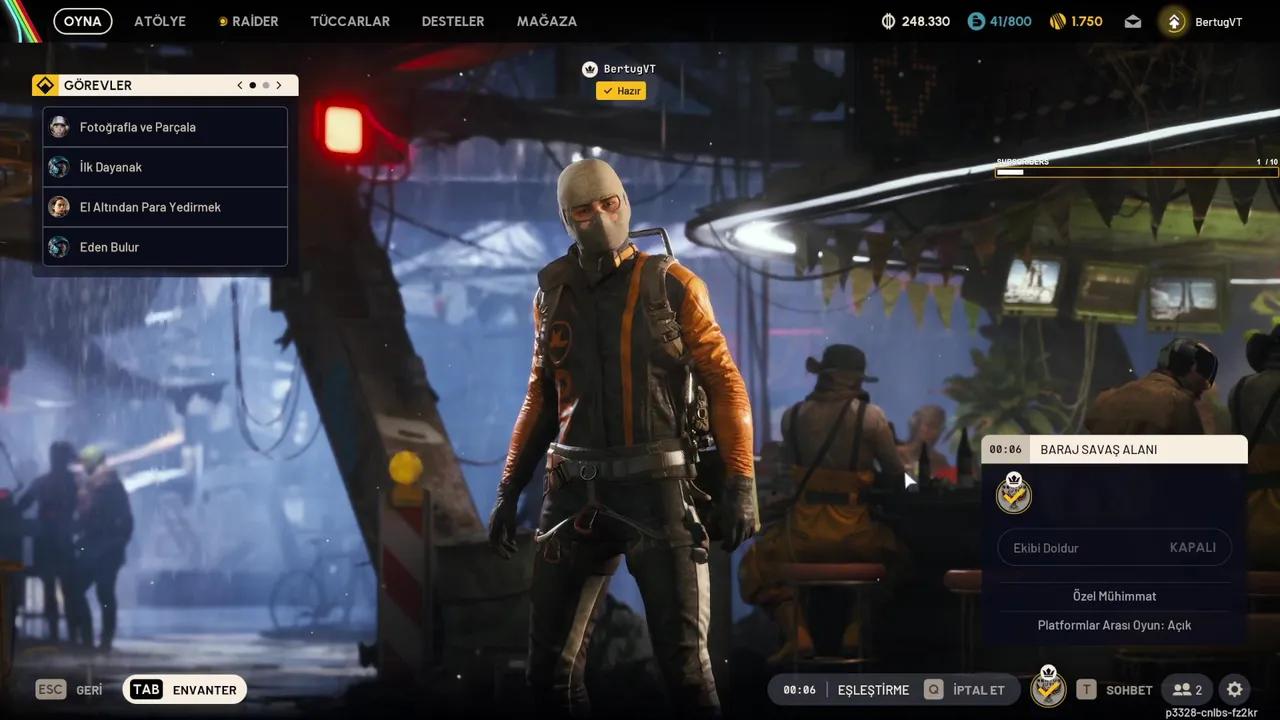Image resolution: width=1280 pixels, height=720 pixels.
Task: Click the Hazır ready status checkmark
Action: (x=620, y=90)
